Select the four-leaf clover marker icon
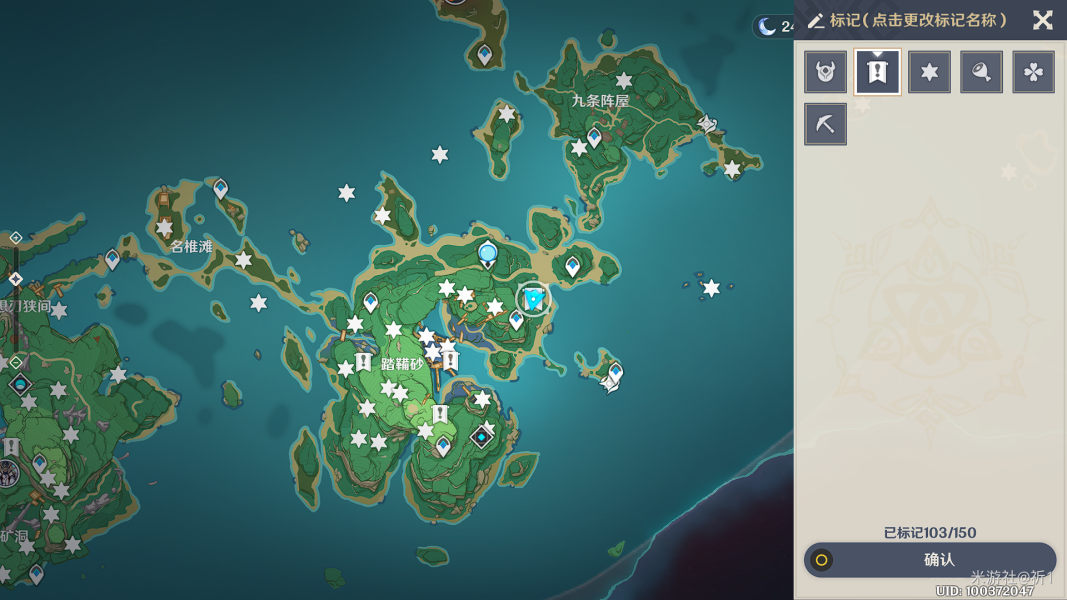Viewport: 1067px width, 600px height. pos(1034,72)
